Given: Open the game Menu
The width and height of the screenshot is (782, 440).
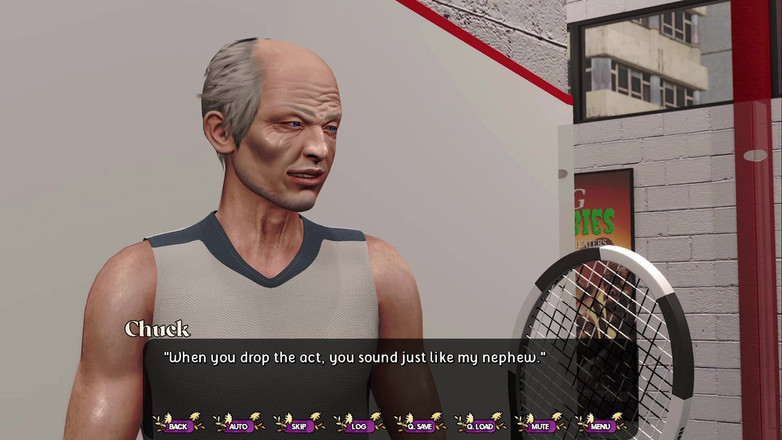Looking at the screenshot, I should (601, 425).
